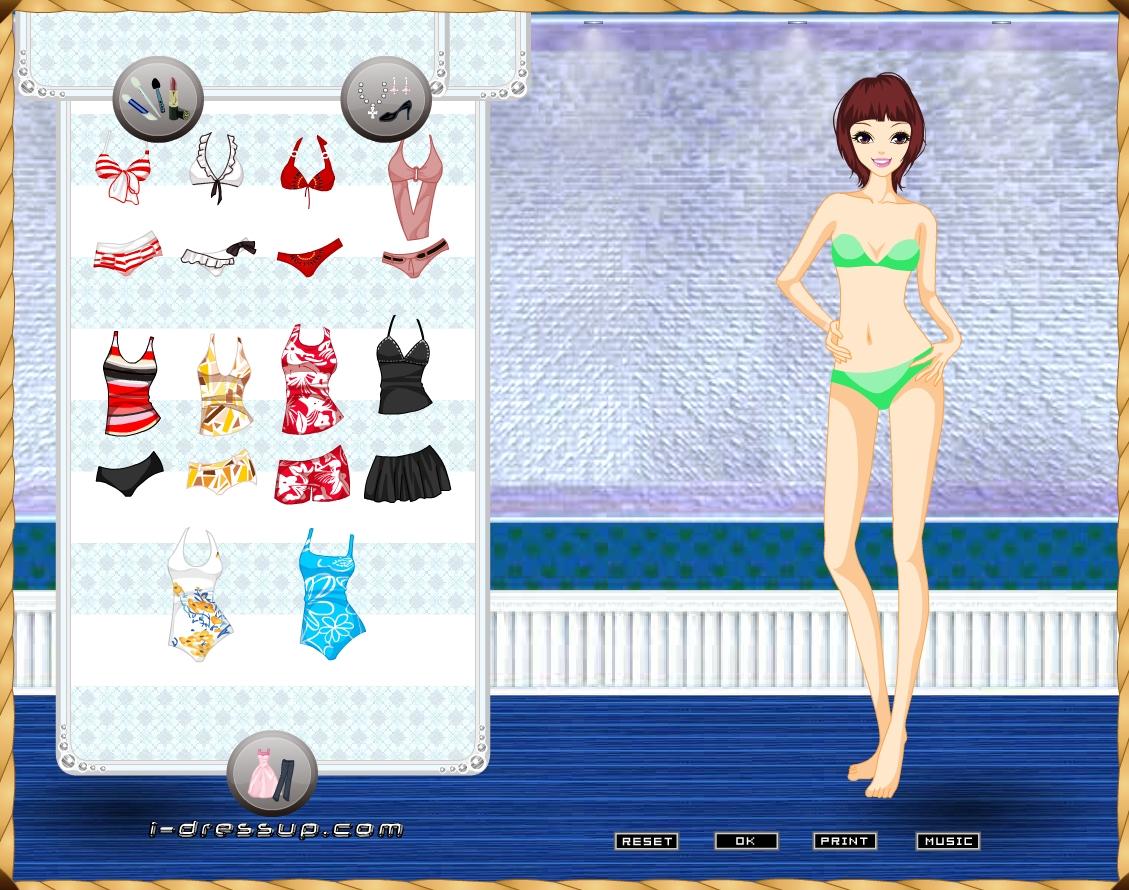Click the RESET button

point(646,841)
